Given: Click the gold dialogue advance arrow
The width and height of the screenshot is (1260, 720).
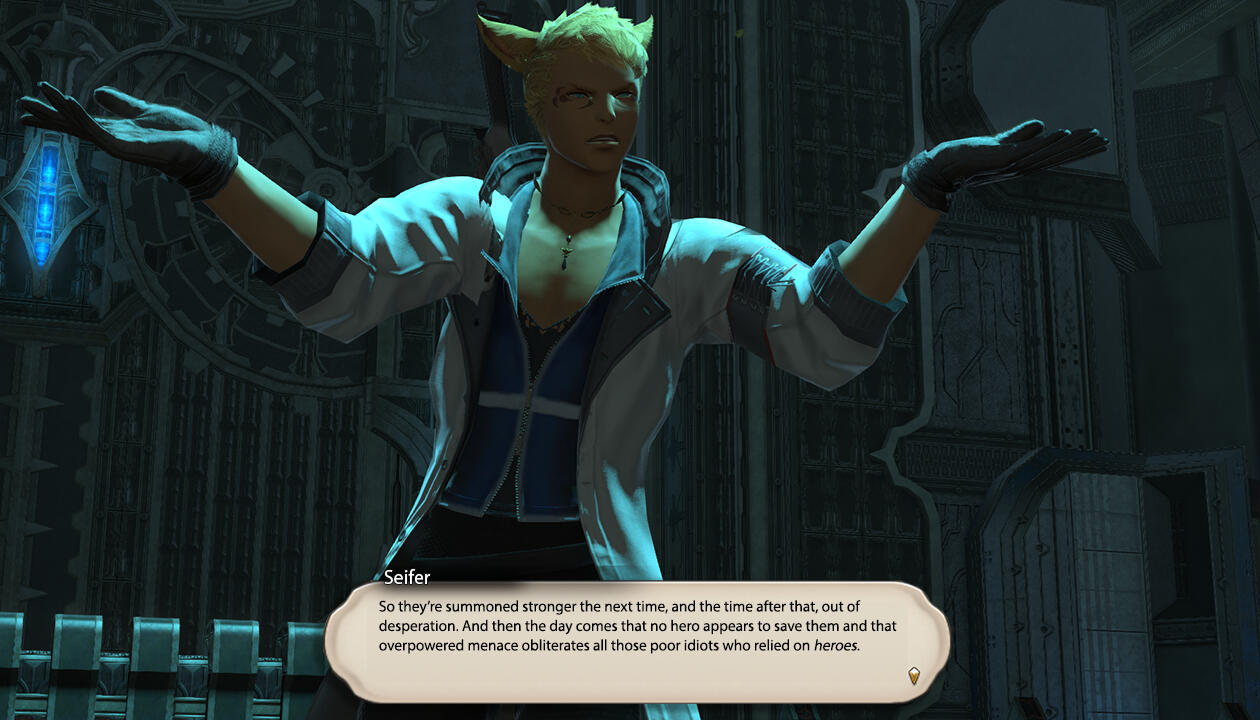Looking at the screenshot, I should tap(913, 675).
